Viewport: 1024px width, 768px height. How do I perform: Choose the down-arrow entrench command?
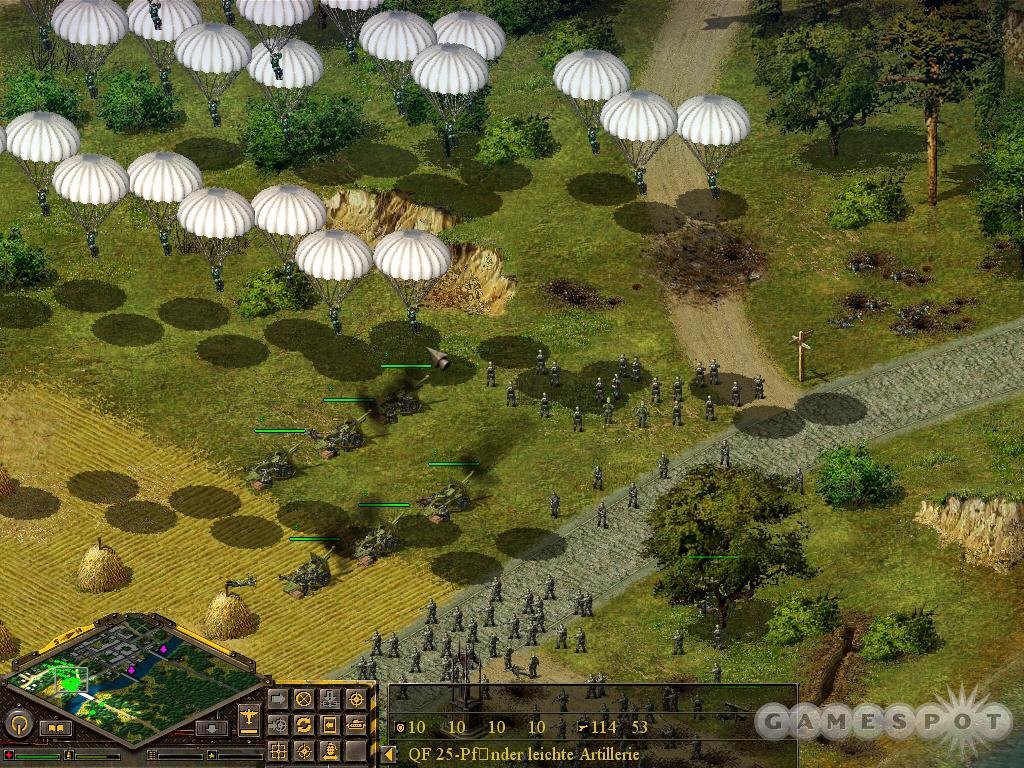click(x=329, y=698)
